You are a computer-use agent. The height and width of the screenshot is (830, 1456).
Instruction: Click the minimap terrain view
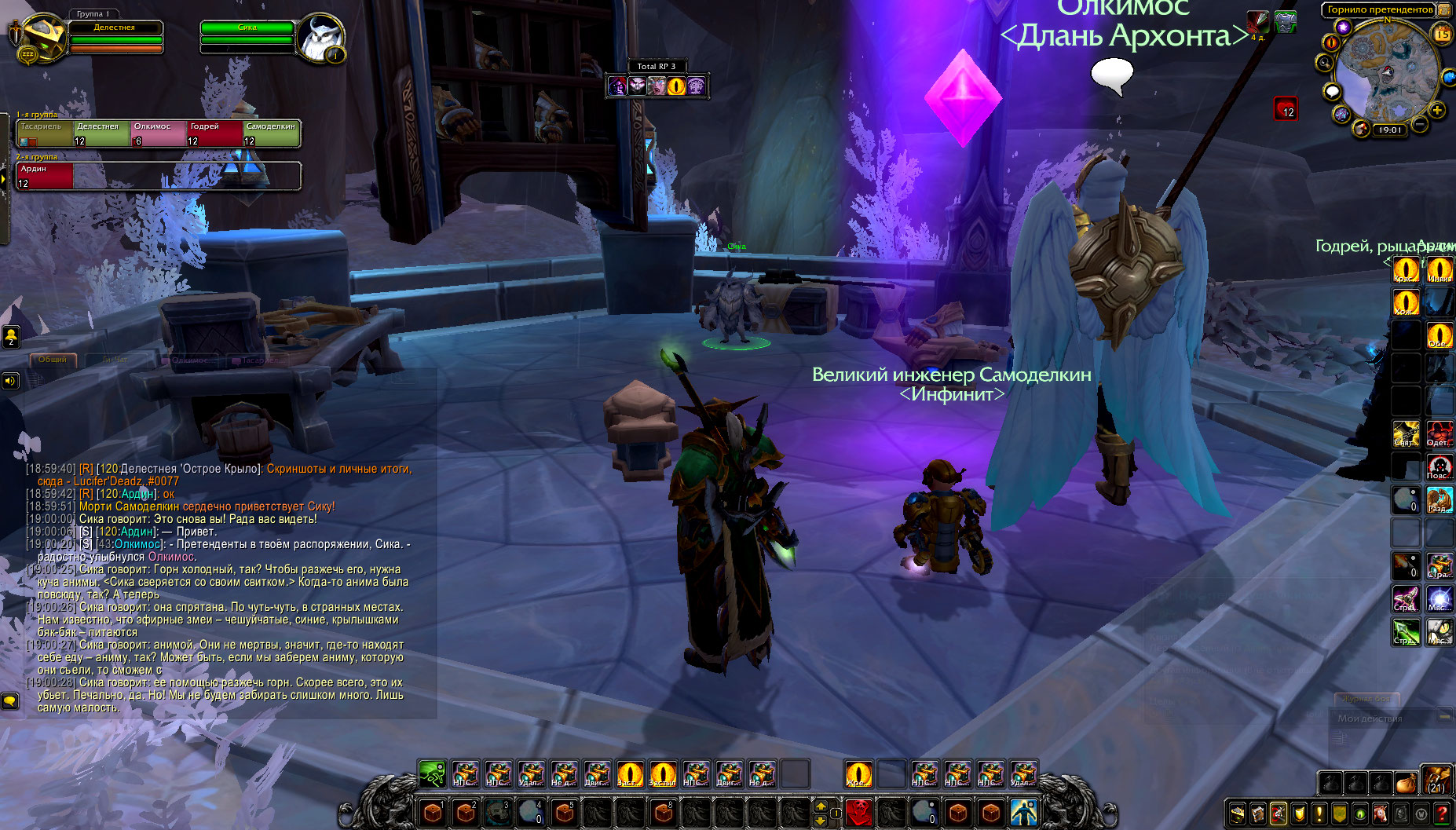[x=1387, y=72]
